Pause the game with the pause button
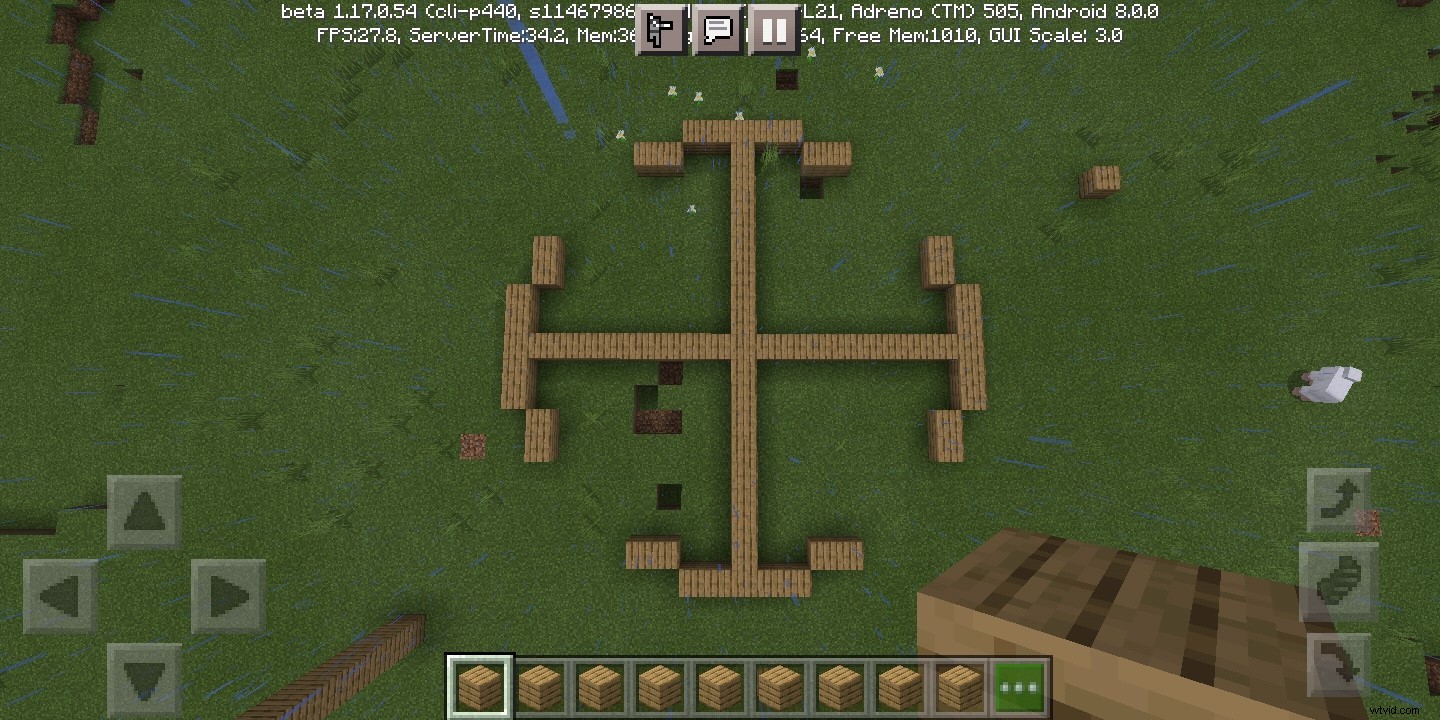 [774, 30]
